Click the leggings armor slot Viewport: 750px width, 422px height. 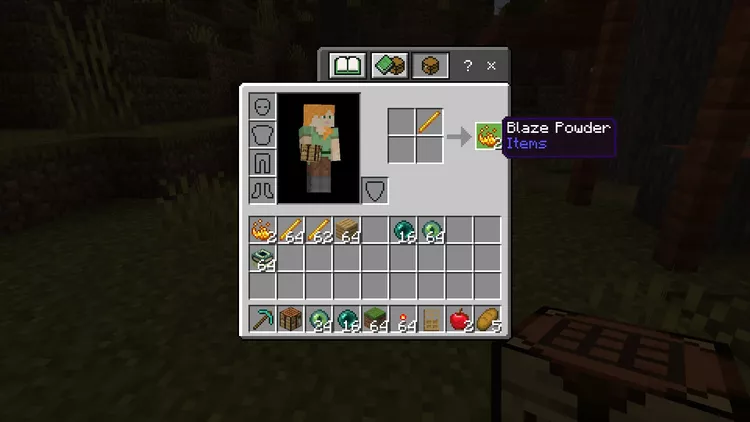click(x=262, y=162)
